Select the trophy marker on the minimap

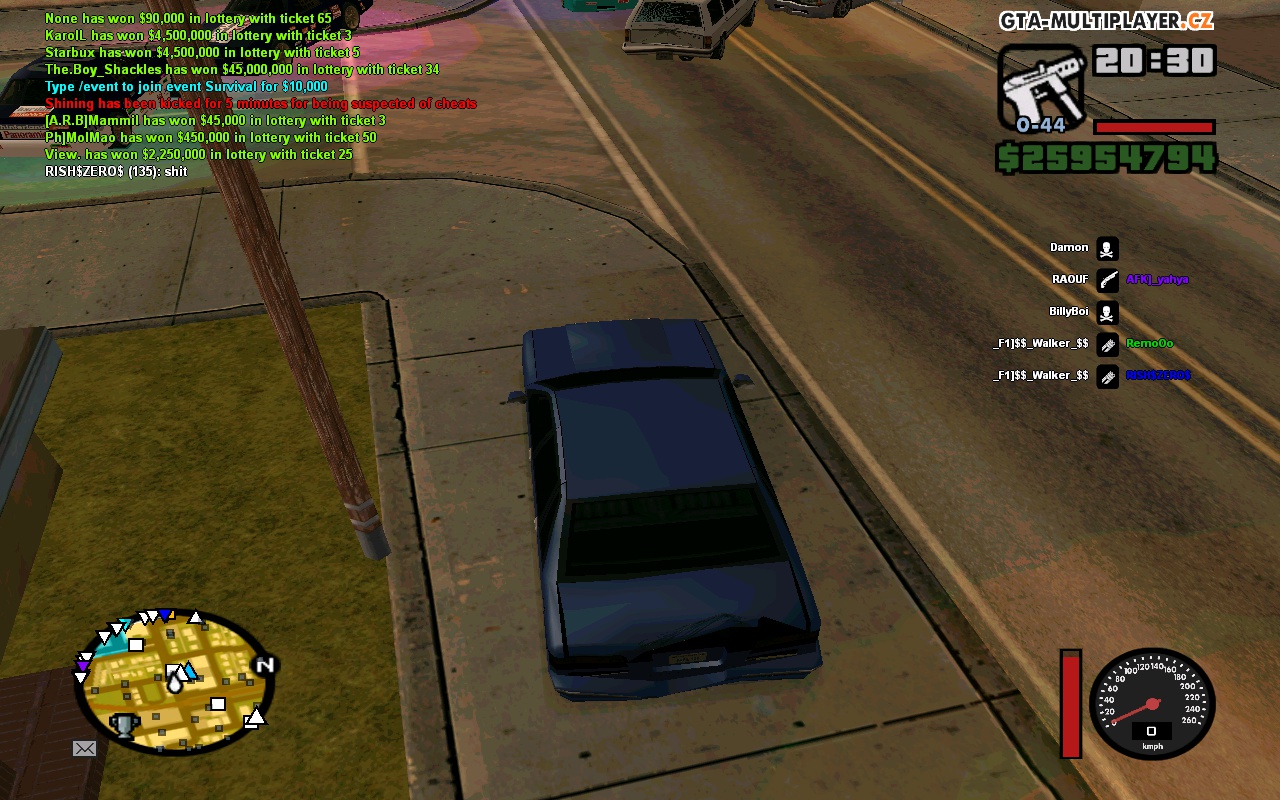coord(123,724)
